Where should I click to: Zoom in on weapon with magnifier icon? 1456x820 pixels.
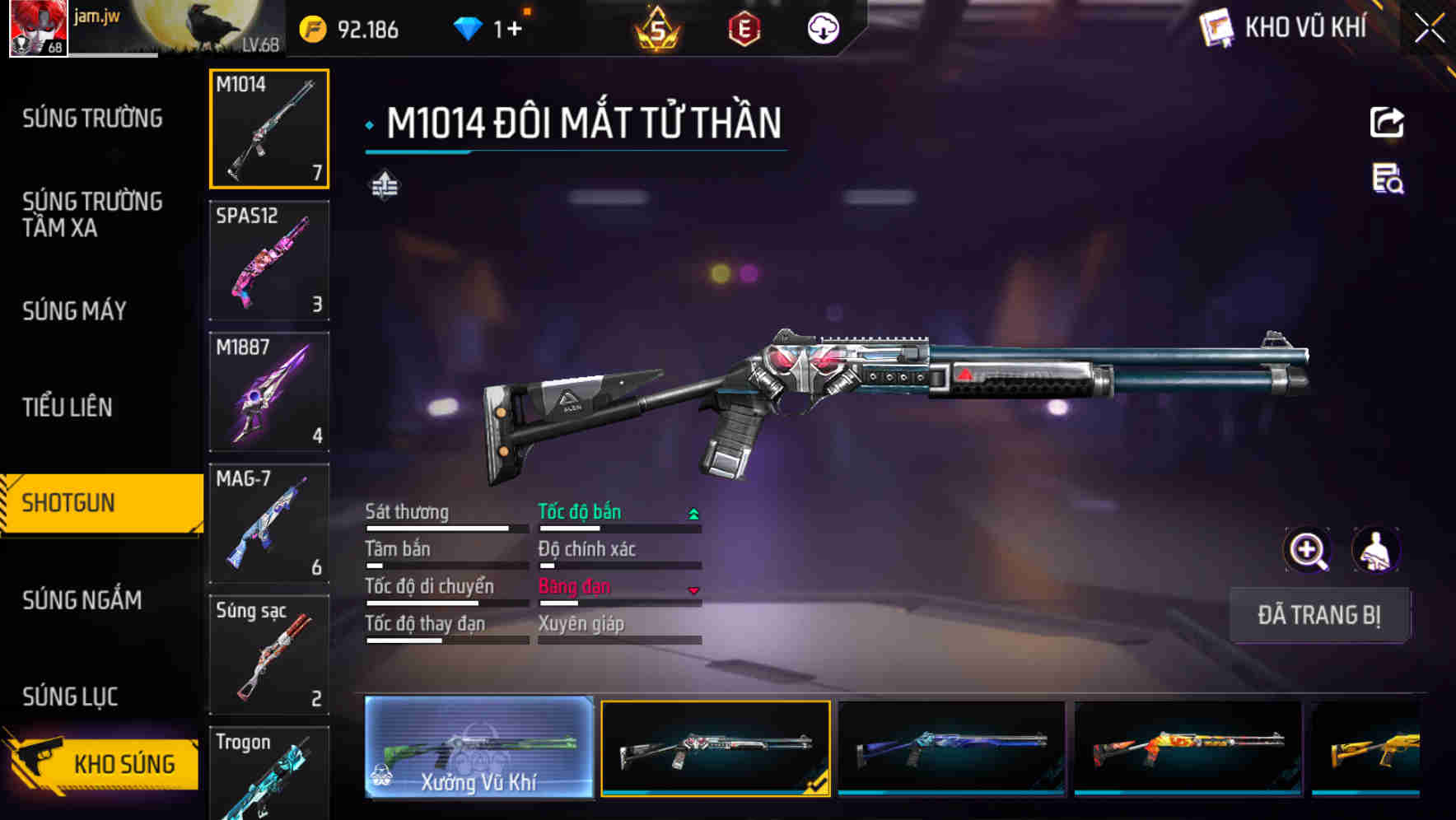(1307, 550)
